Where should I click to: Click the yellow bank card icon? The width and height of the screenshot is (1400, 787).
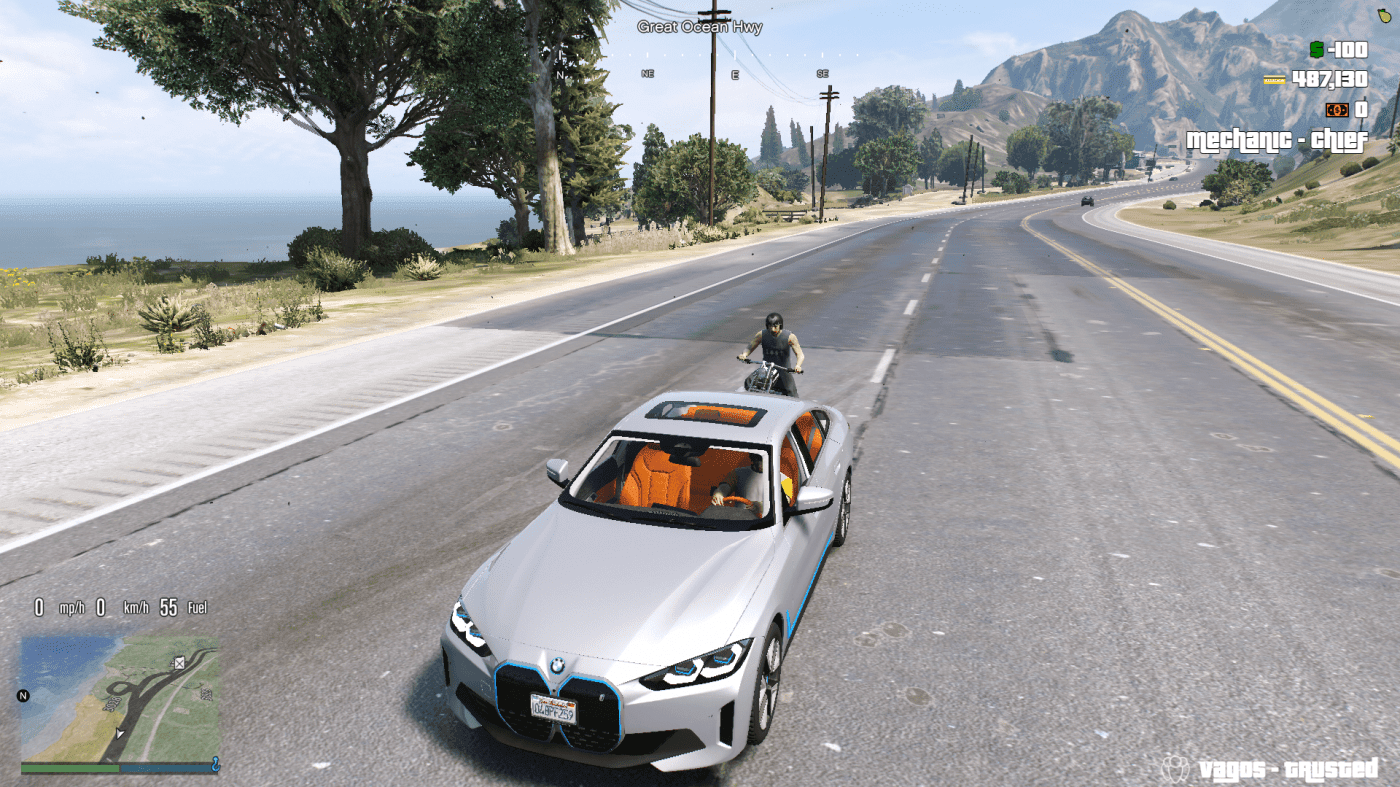point(1274,79)
